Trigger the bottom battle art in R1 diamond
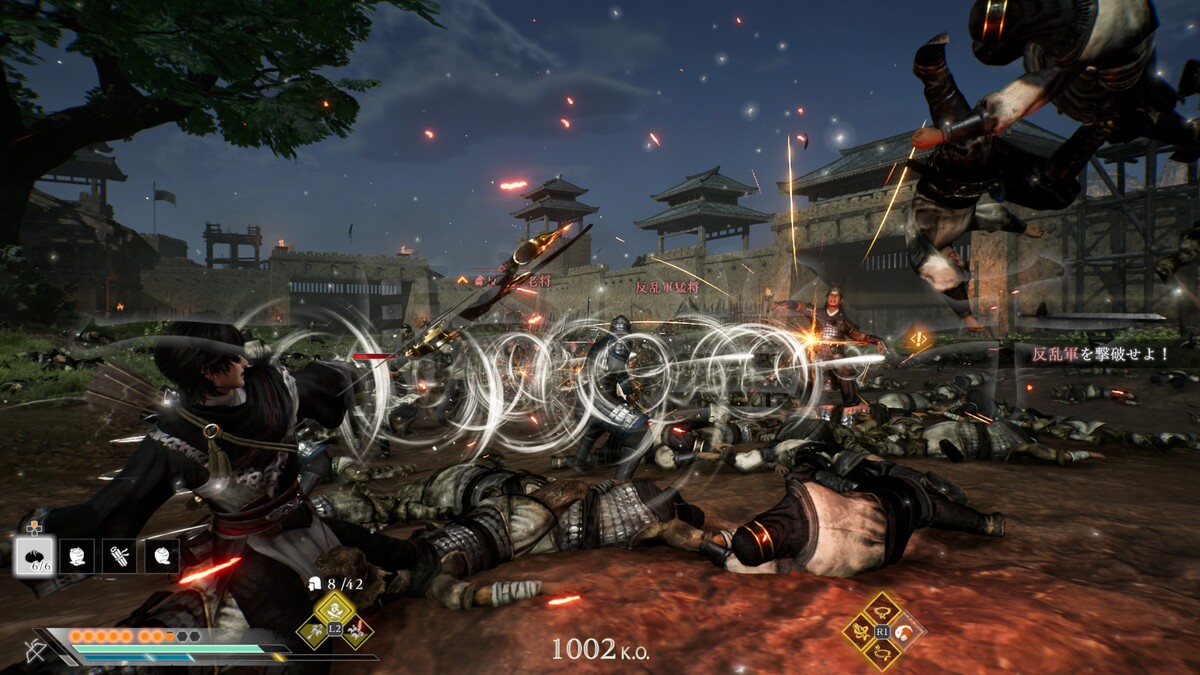Viewport: 1200px width, 675px height. click(883, 653)
